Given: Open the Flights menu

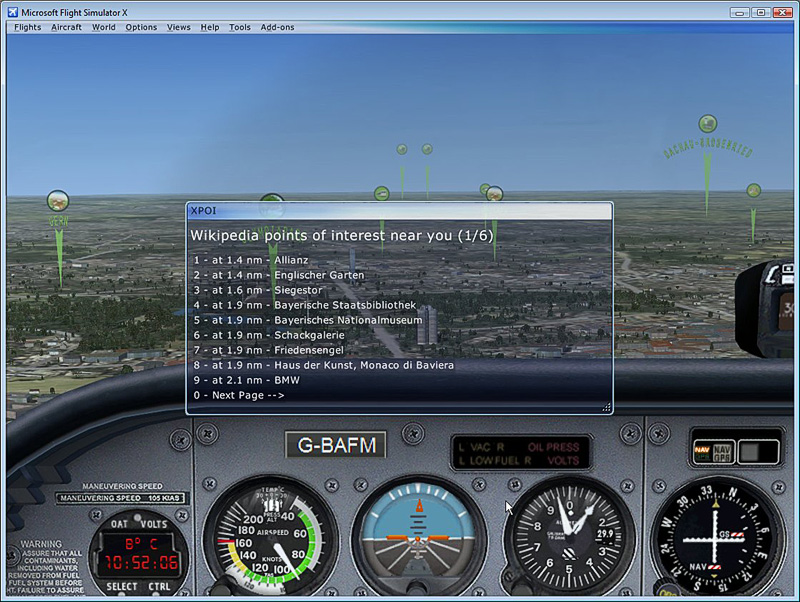Looking at the screenshot, I should 27,27.
